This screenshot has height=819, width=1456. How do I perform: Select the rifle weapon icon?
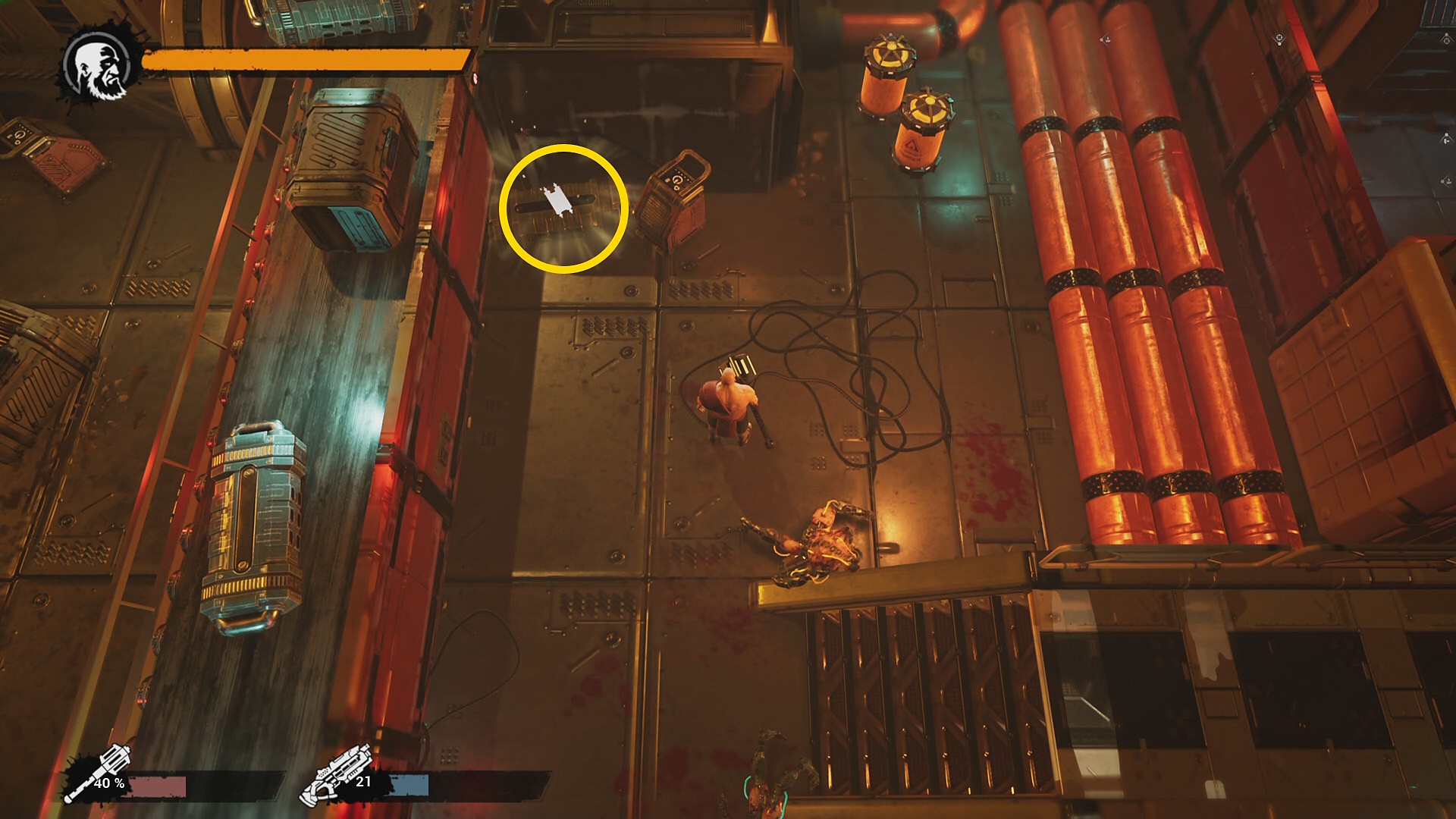[x=337, y=775]
